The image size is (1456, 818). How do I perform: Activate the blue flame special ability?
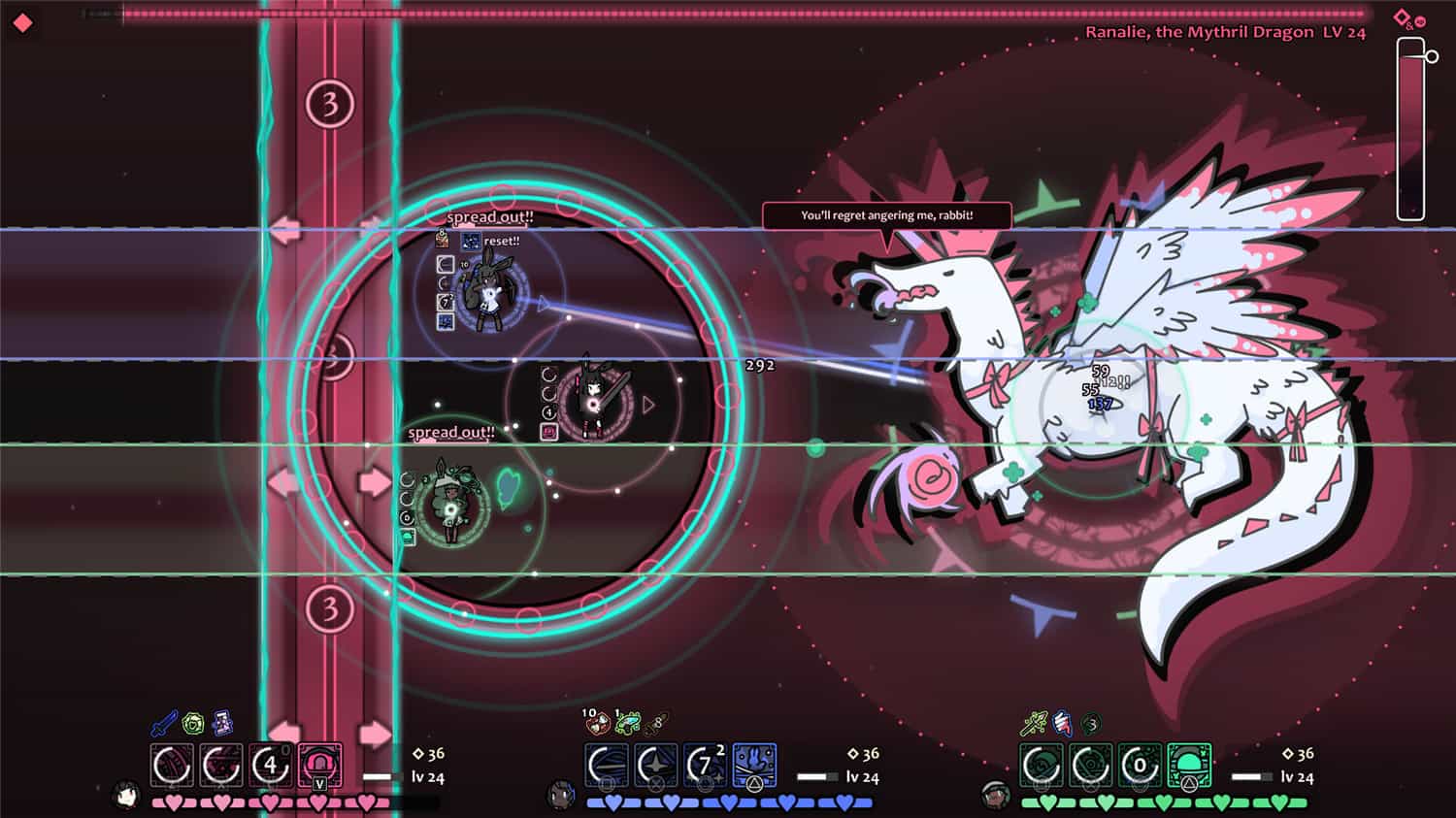(x=754, y=765)
